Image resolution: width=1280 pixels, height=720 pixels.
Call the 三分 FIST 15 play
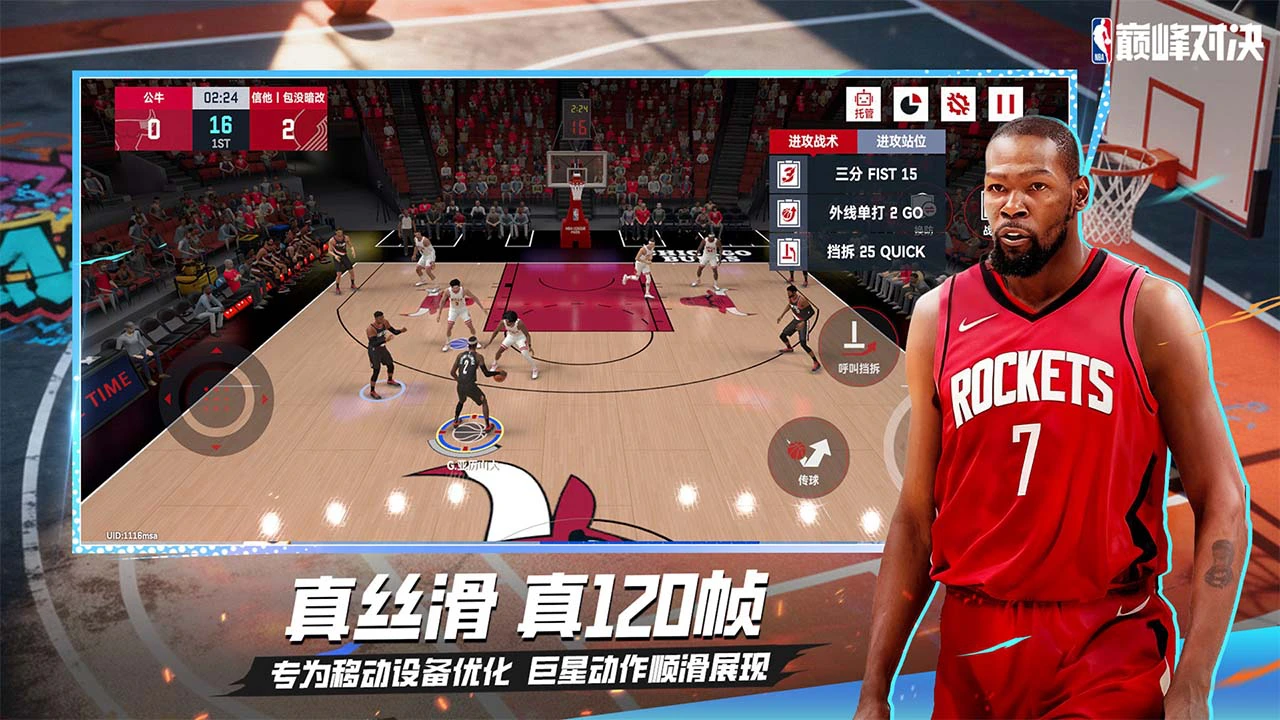coord(875,174)
